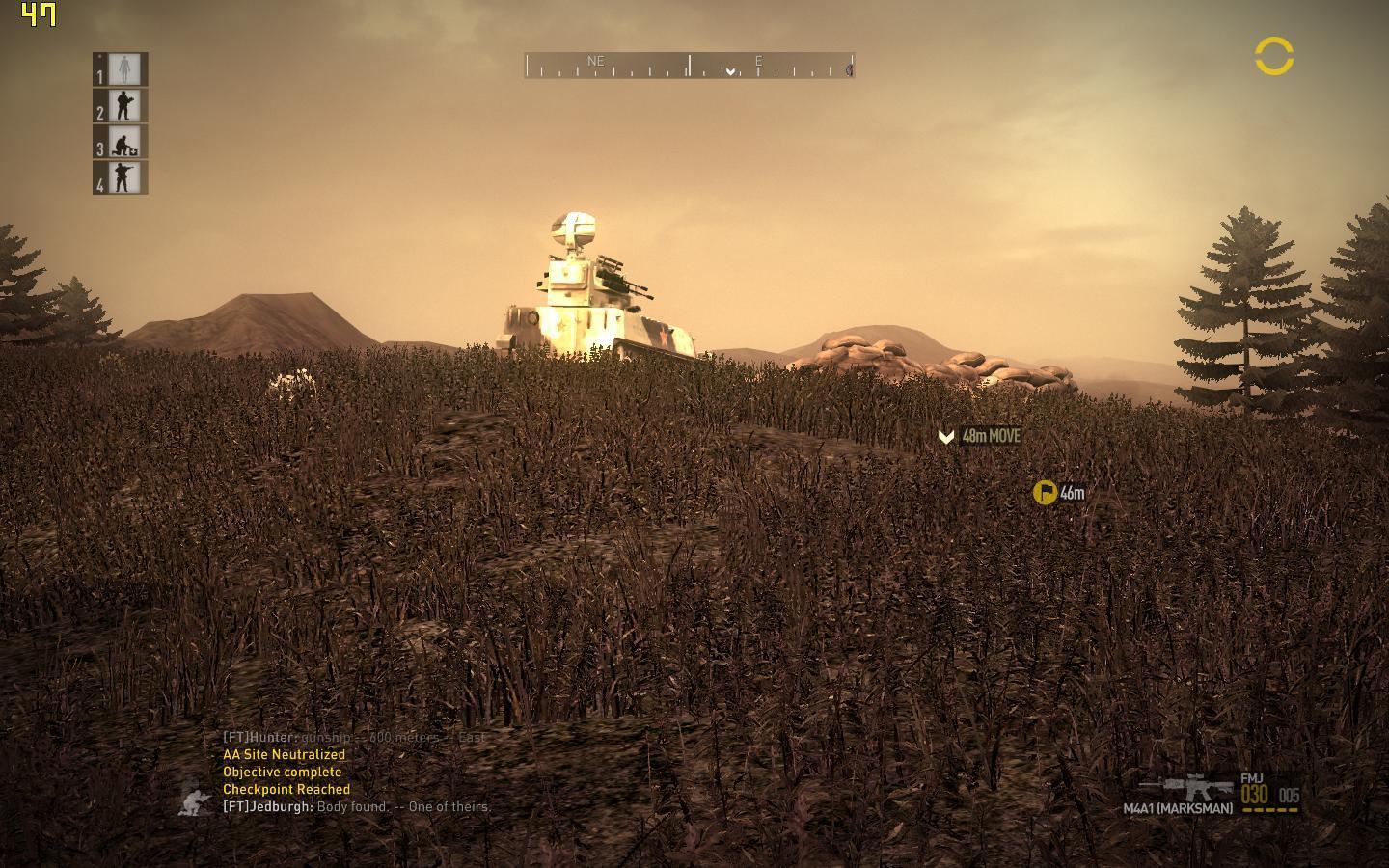1389x868 pixels.
Task: Click the yellow objective flag marker
Action: [x=1044, y=493]
